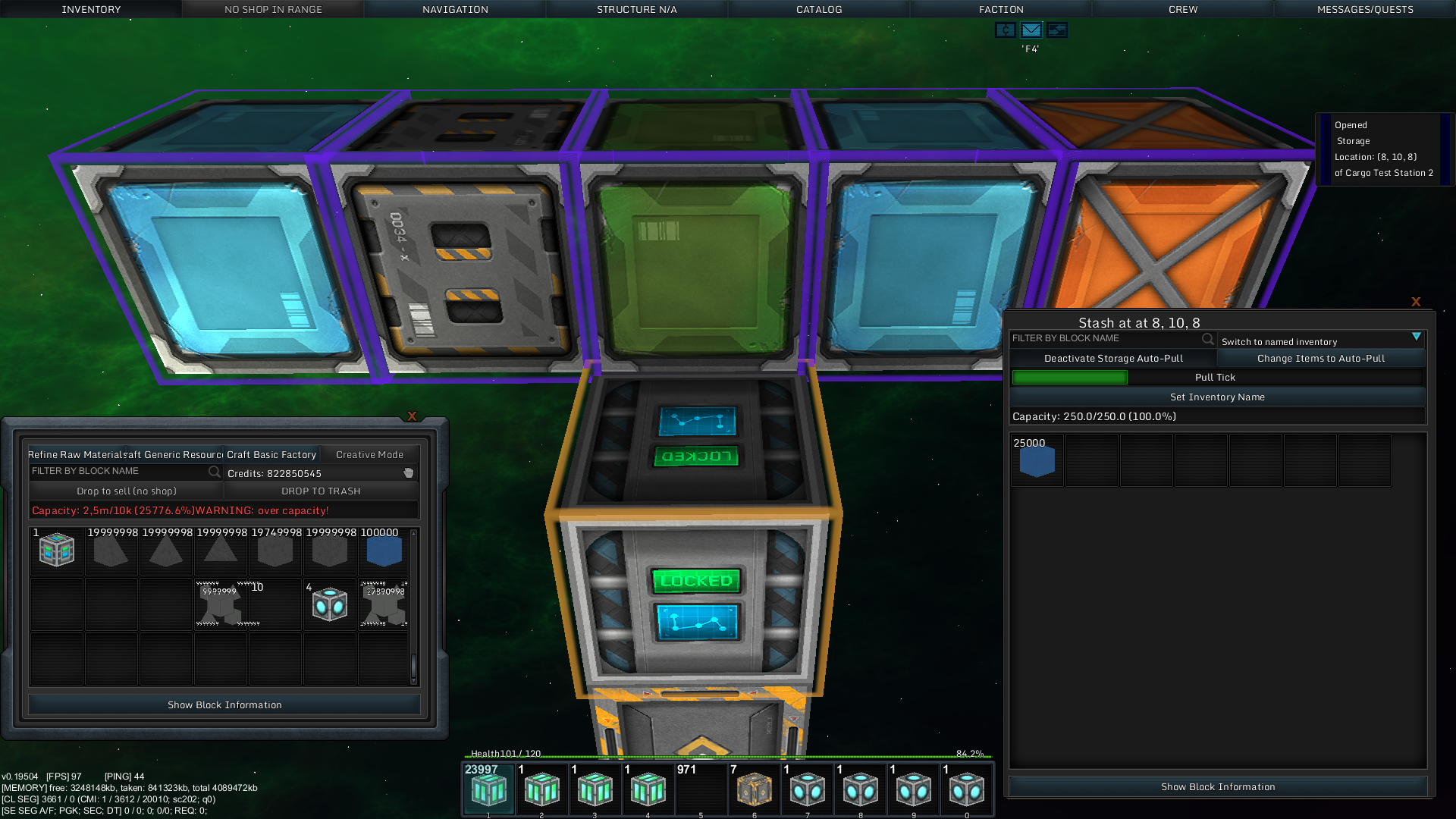
Task: Open the Crew menu
Action: 1183,9
